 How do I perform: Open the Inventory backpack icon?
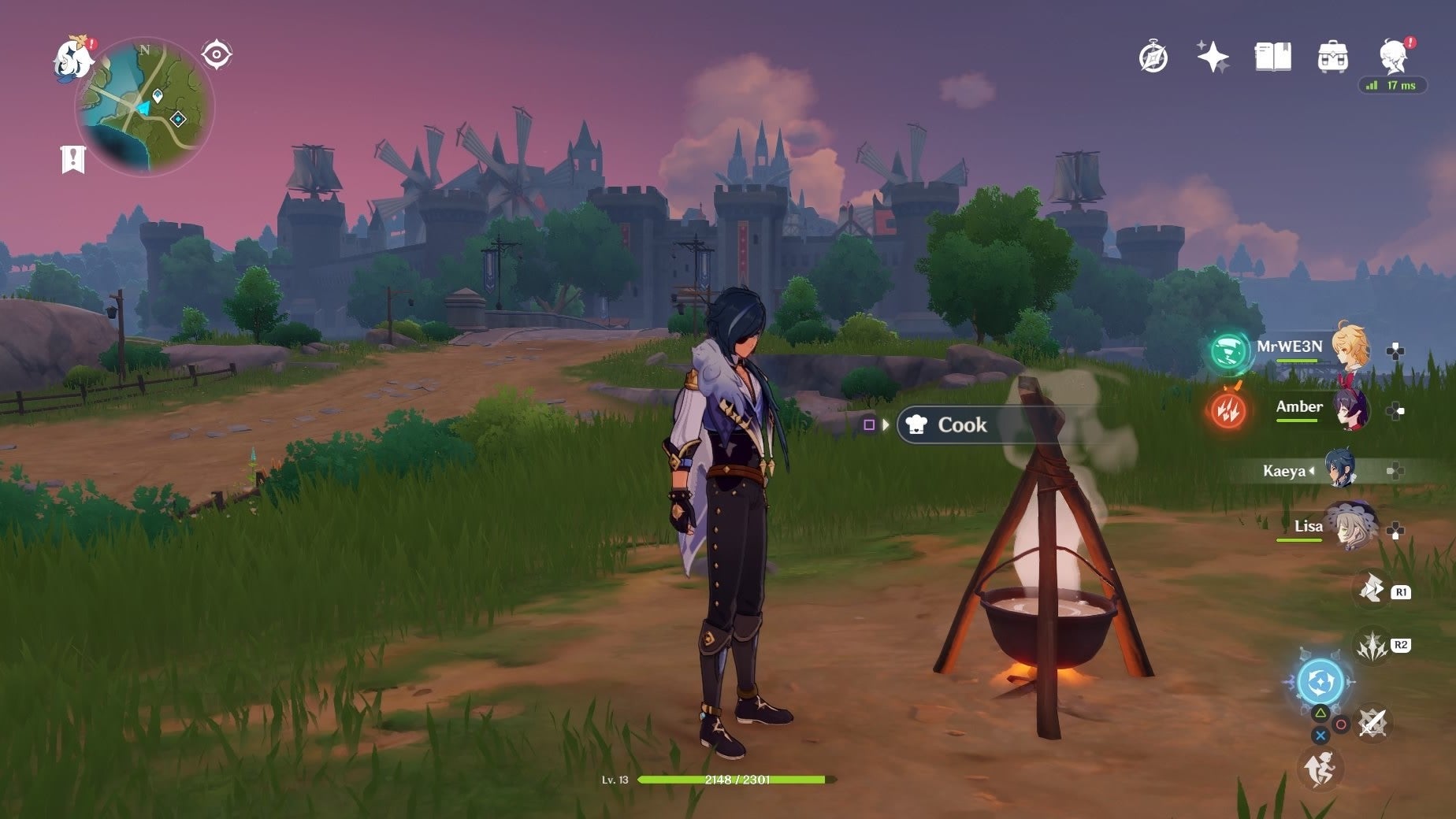click(1333, 55)
